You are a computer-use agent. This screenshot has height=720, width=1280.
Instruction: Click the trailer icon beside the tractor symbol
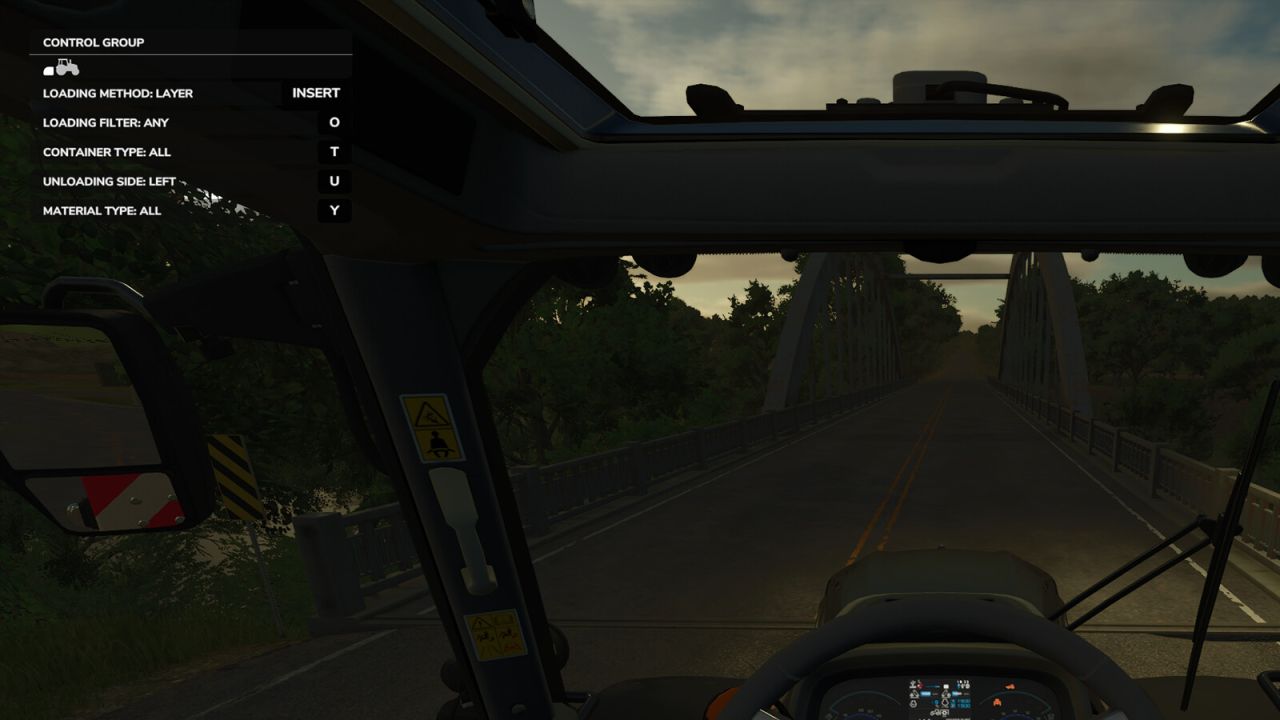tap(47, 70)
